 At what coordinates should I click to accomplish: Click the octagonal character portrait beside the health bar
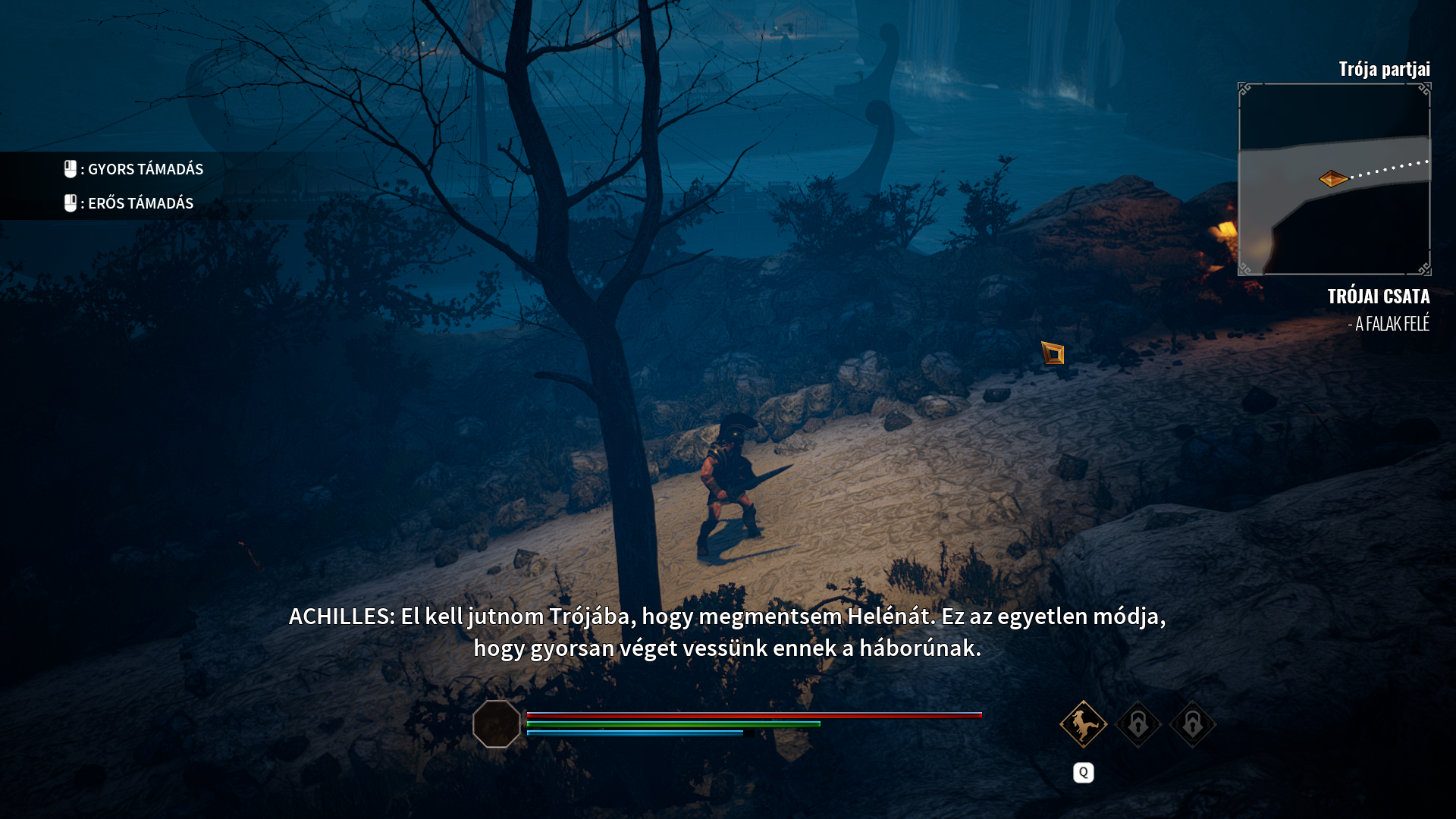coord(497,724)
